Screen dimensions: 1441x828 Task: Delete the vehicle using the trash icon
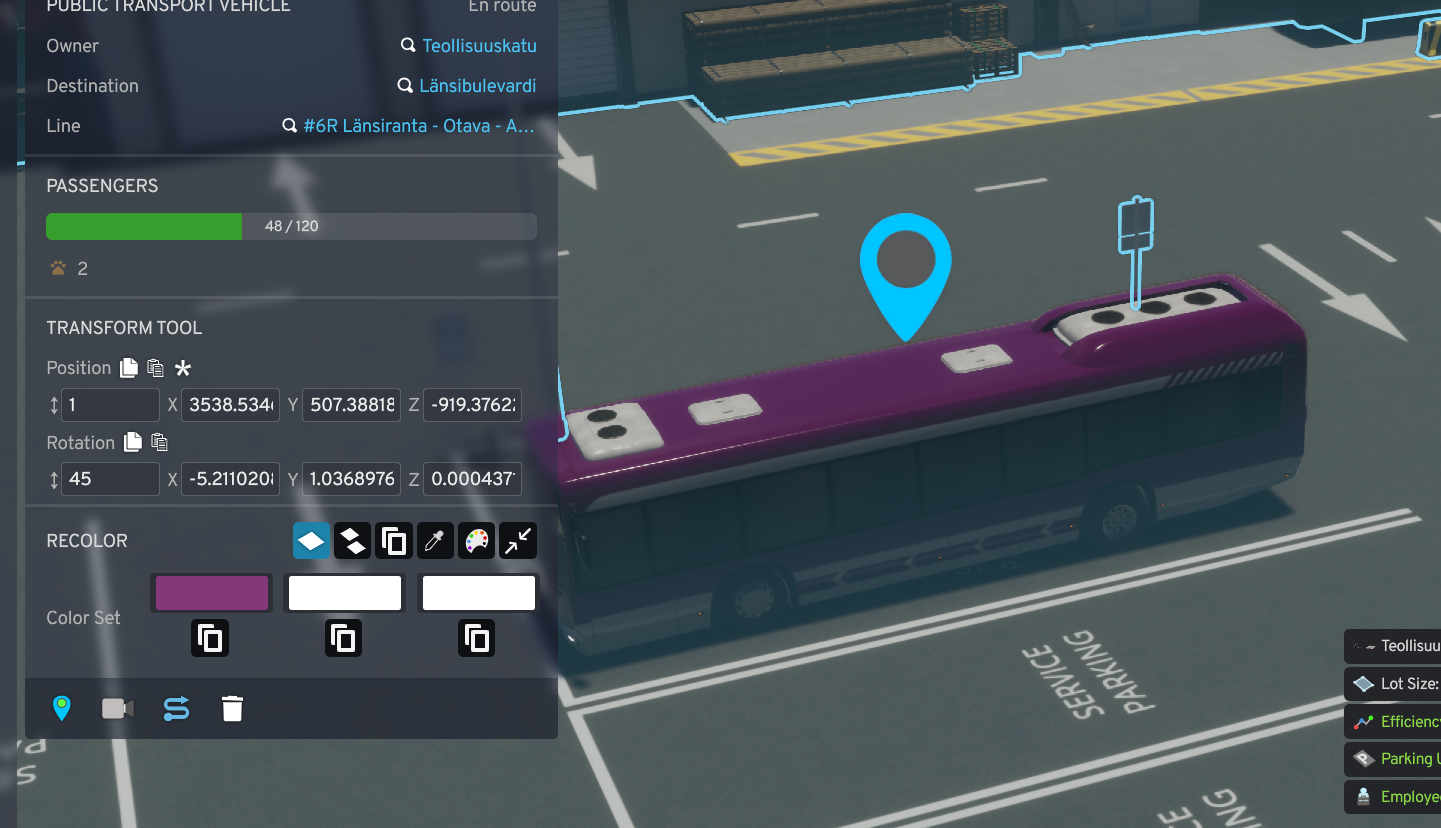click(232, 708)
